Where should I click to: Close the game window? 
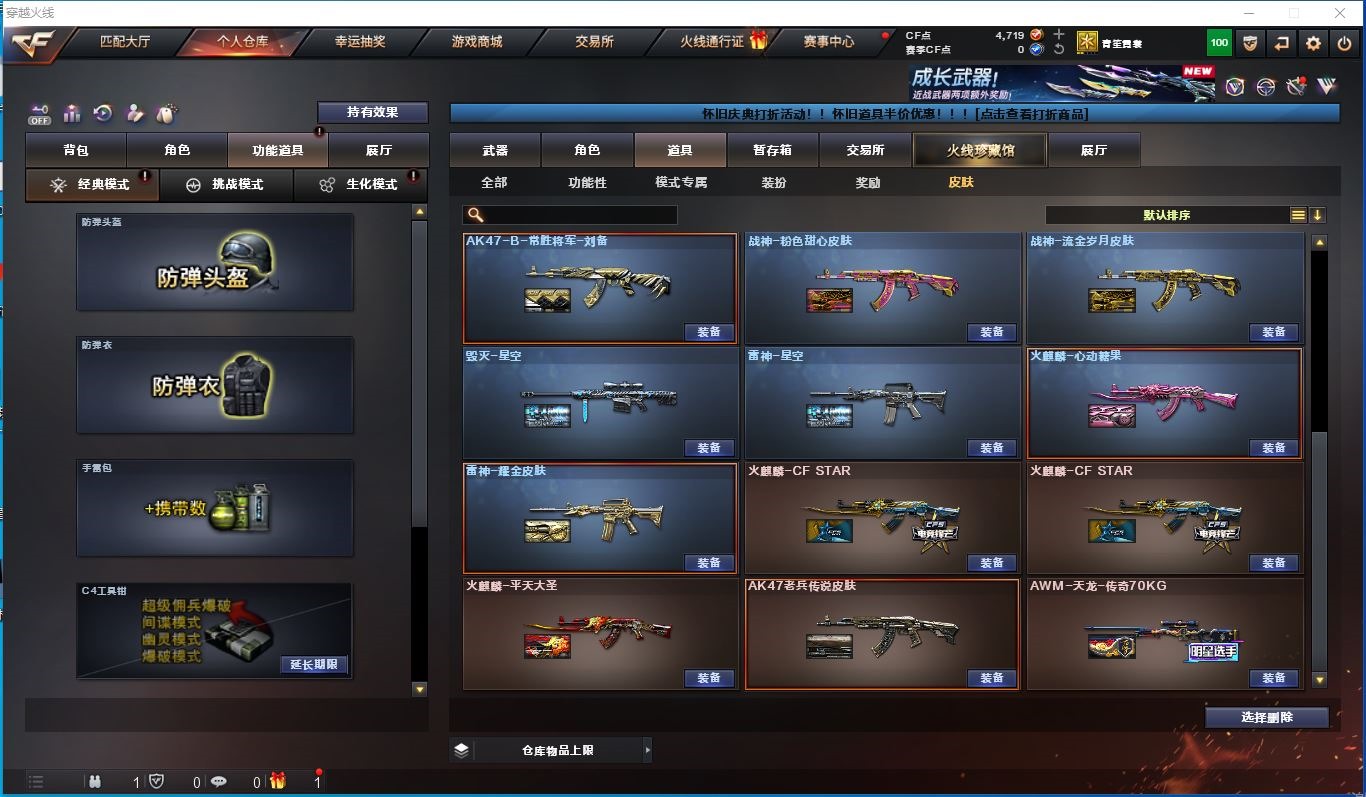pos(1338,13)
